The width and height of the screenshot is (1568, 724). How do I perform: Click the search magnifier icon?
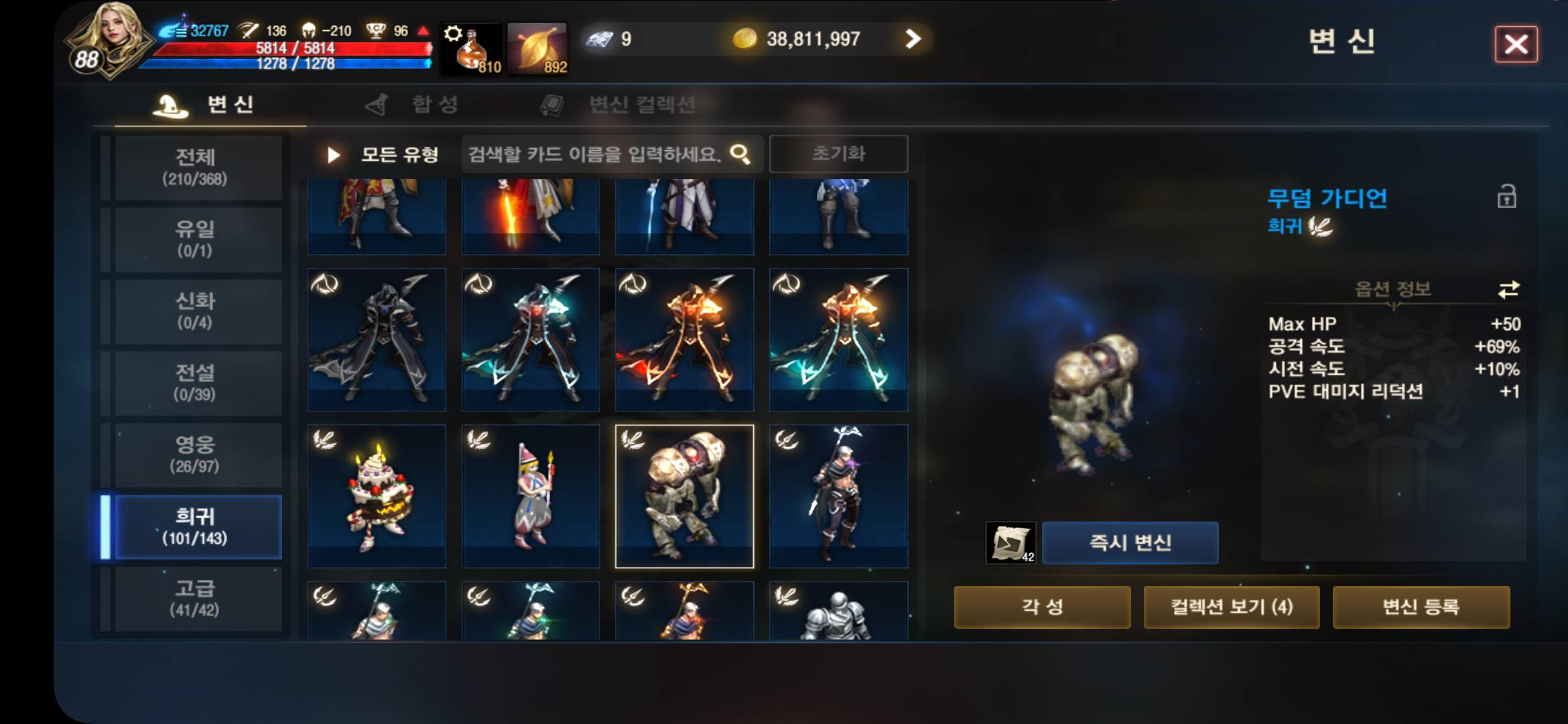[x=739, y=154]
